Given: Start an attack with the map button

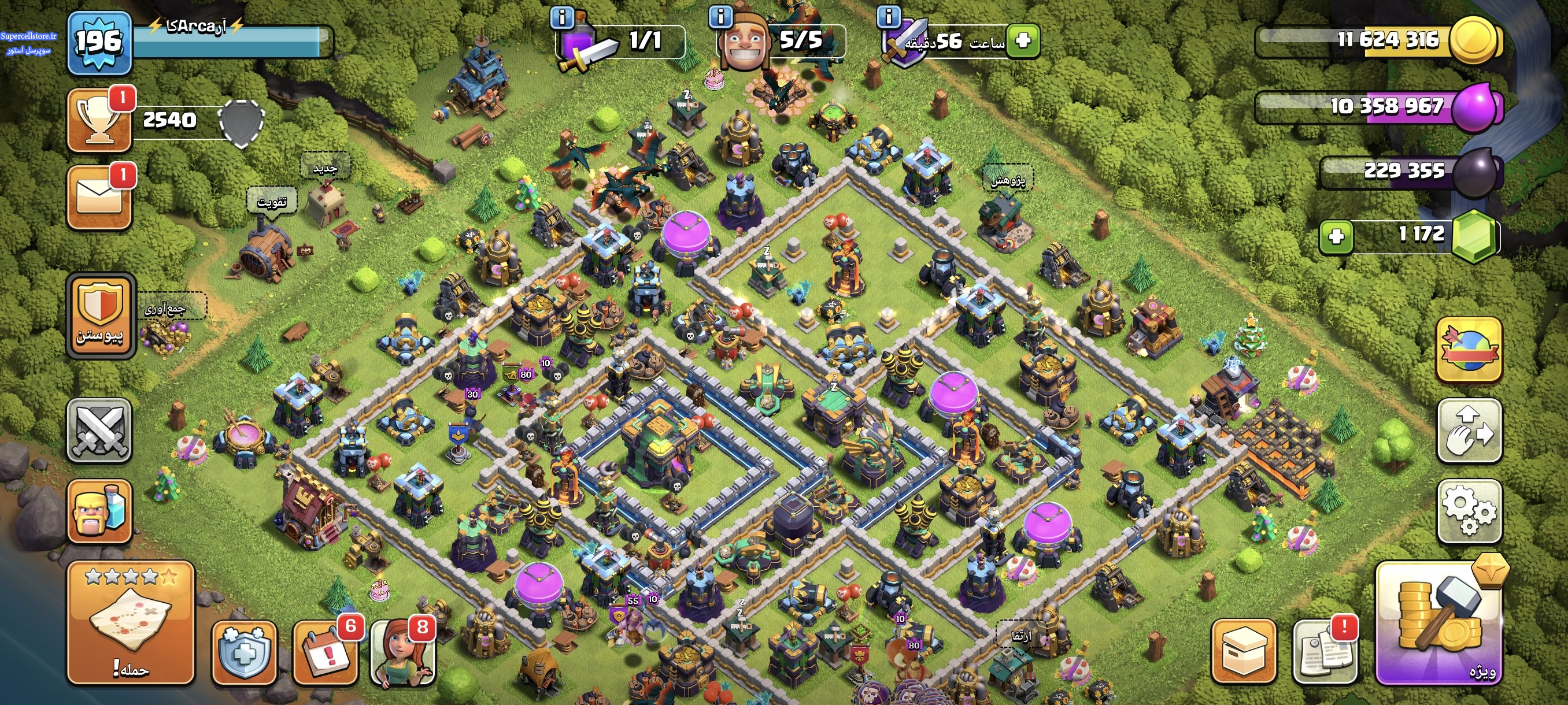Looking at the screenshot, I should click(130, 623).
